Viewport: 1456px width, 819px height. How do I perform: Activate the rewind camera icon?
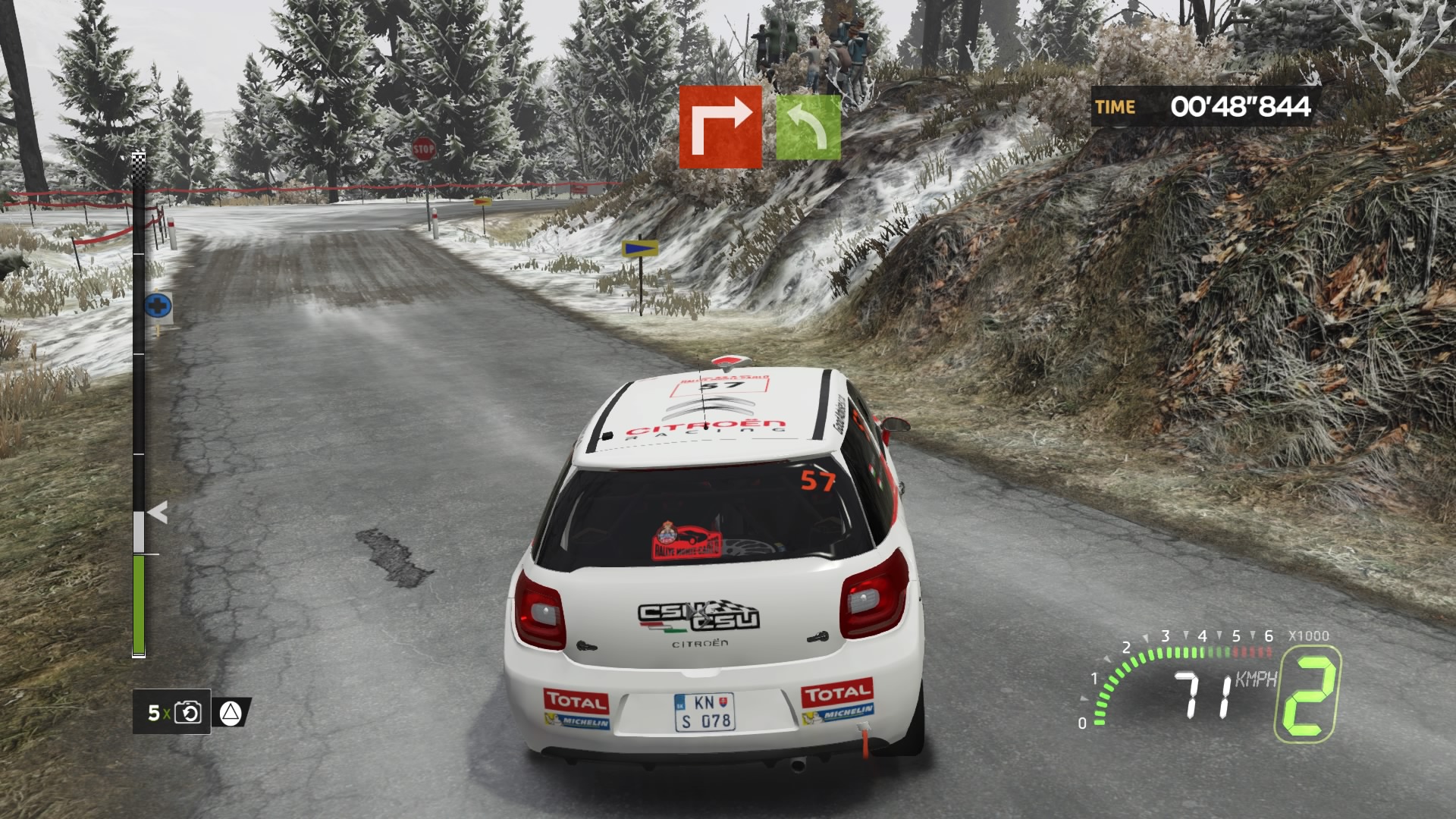coord(187,713)
